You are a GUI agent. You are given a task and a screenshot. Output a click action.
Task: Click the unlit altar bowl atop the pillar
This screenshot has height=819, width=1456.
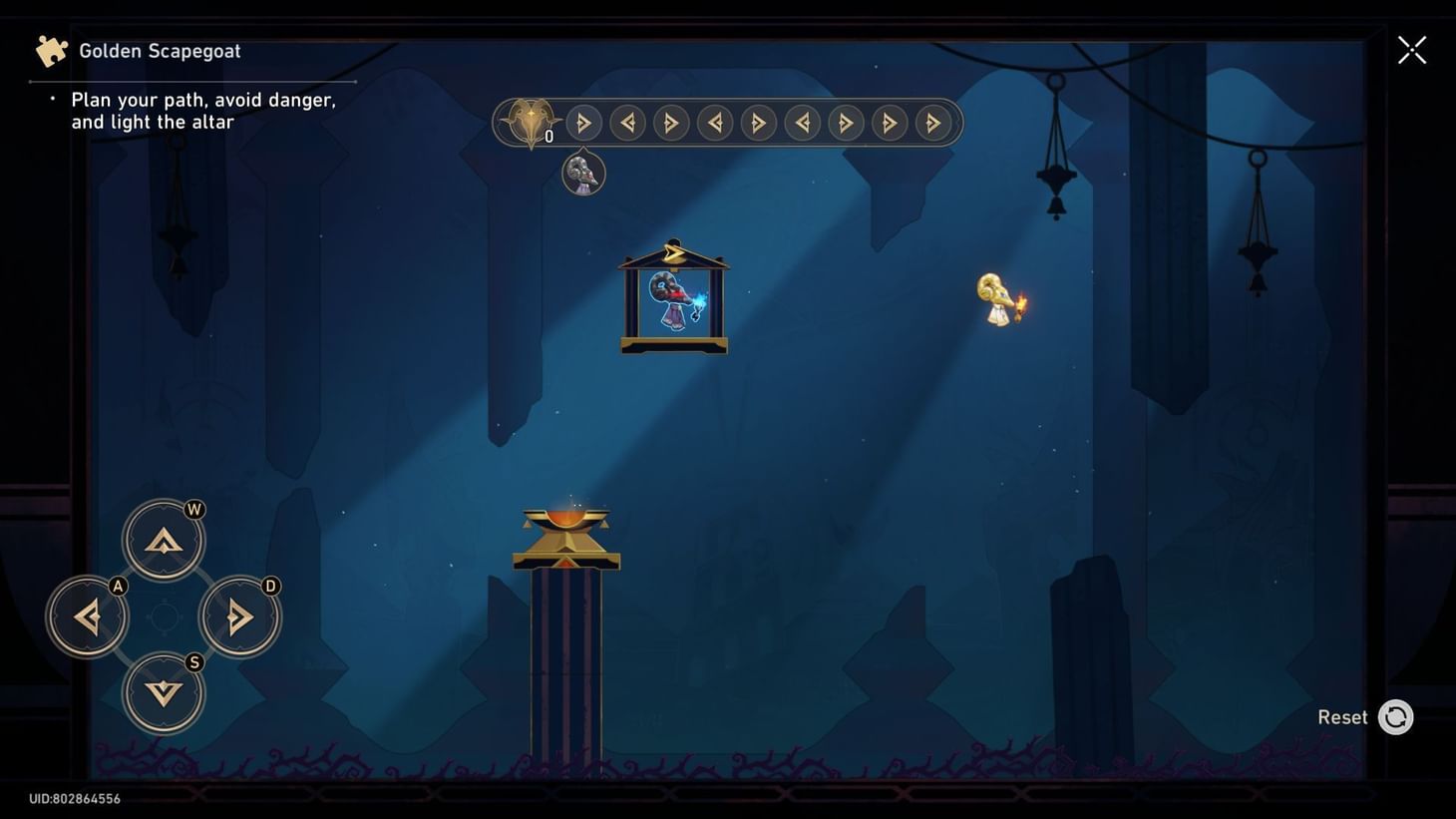tap(566, 517)
